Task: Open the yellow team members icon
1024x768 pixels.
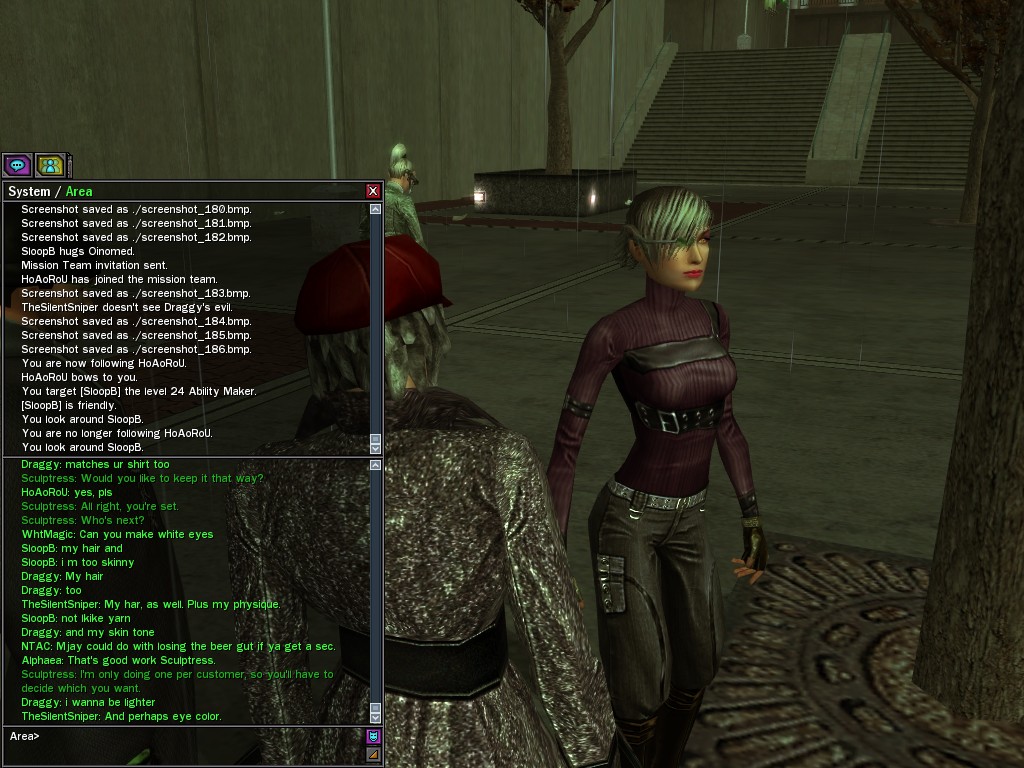Action: click(49, 165)
